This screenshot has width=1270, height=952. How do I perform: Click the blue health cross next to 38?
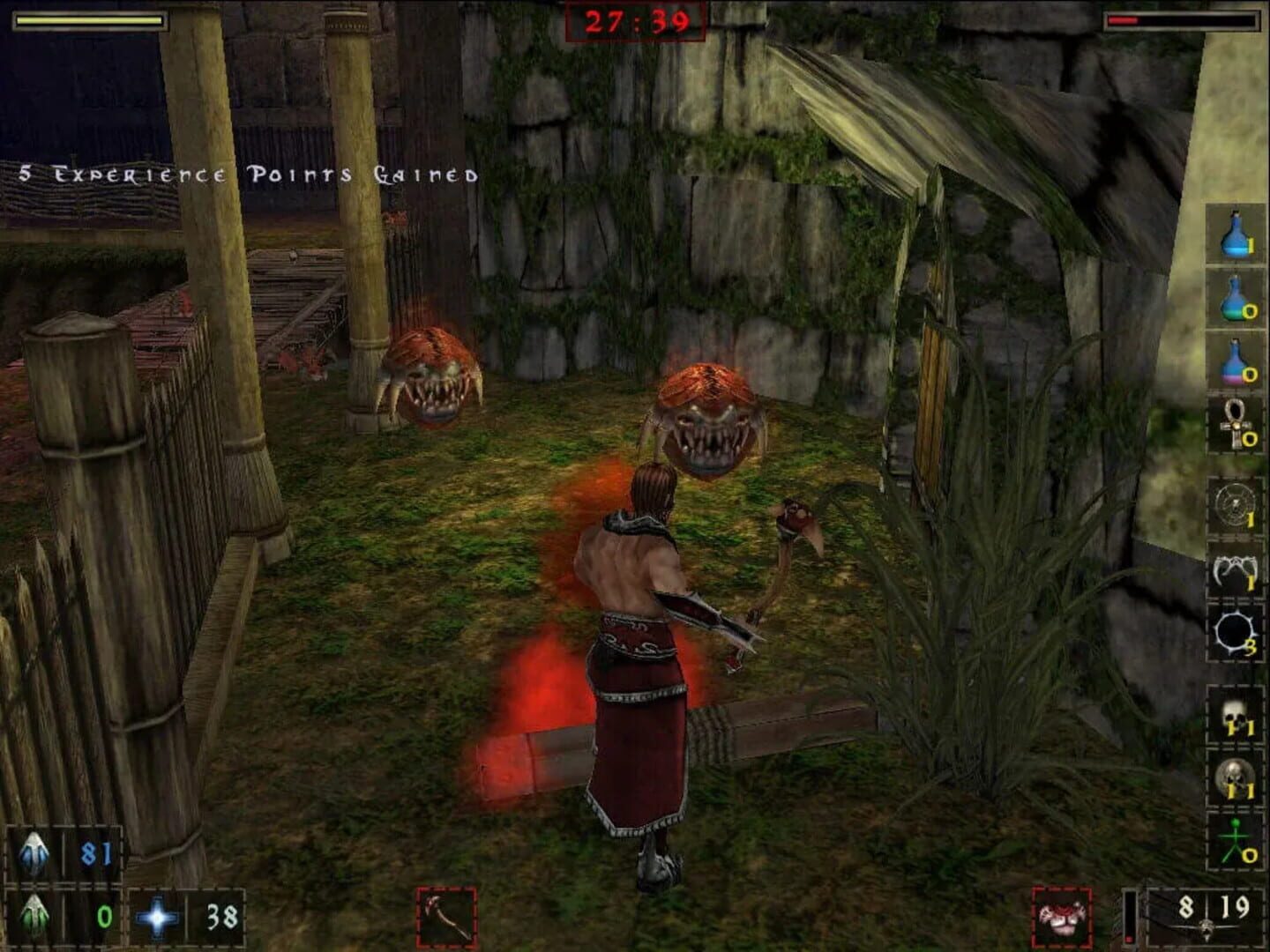[154, 917]
